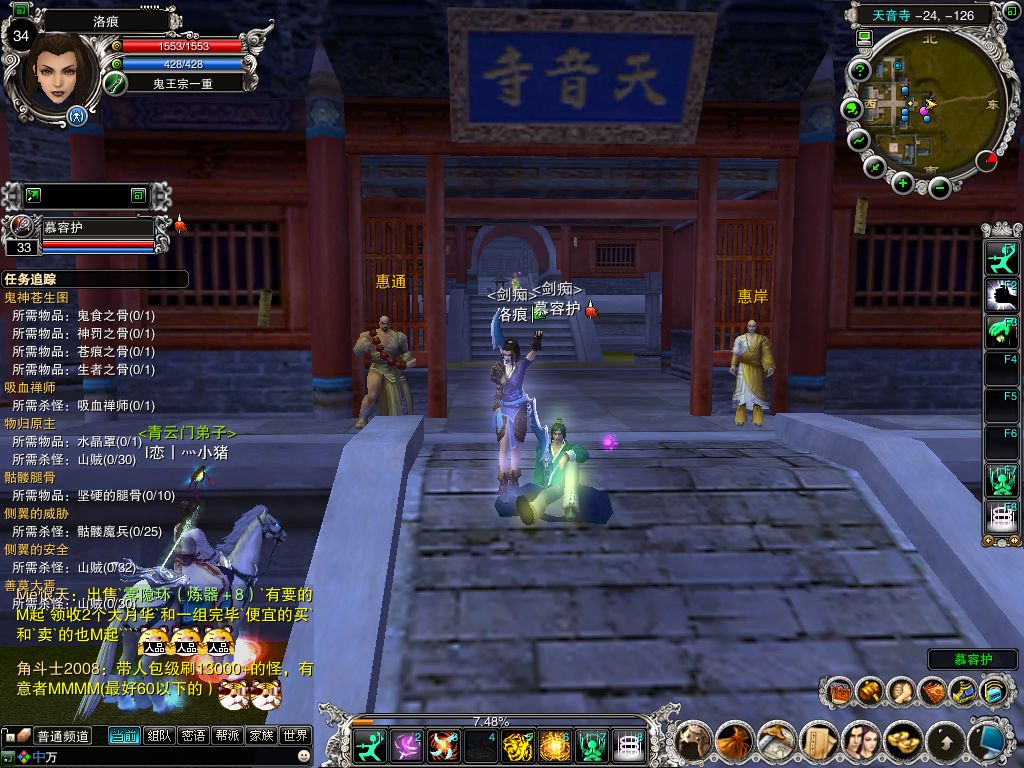Viewport: 1024px width, 768px height.
Task: Use the golden flame skill in hotbar
Action: (x=553, y=745)
